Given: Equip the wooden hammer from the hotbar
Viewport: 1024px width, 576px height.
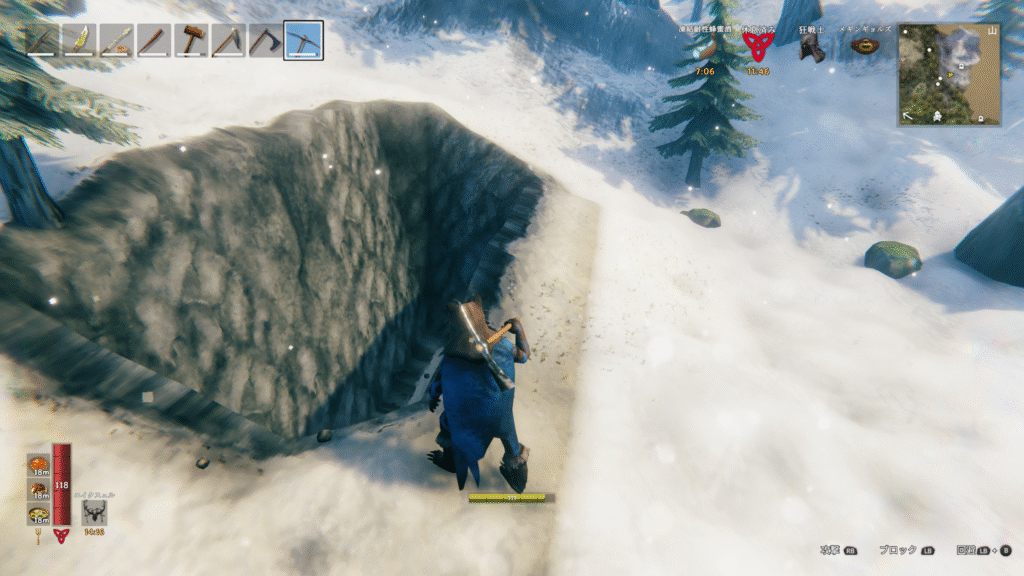Looking at the screenshot, I should point(191,41).
